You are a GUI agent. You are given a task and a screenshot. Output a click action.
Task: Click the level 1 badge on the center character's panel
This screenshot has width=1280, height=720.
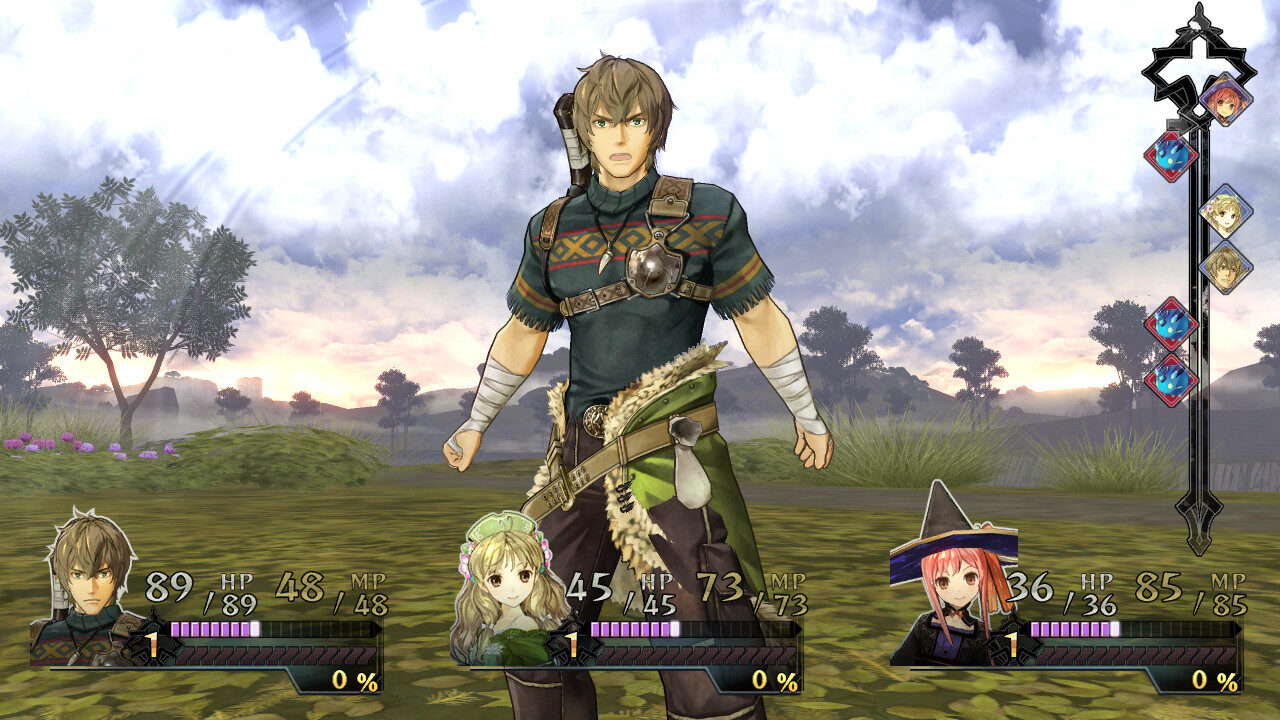point(572,645)
